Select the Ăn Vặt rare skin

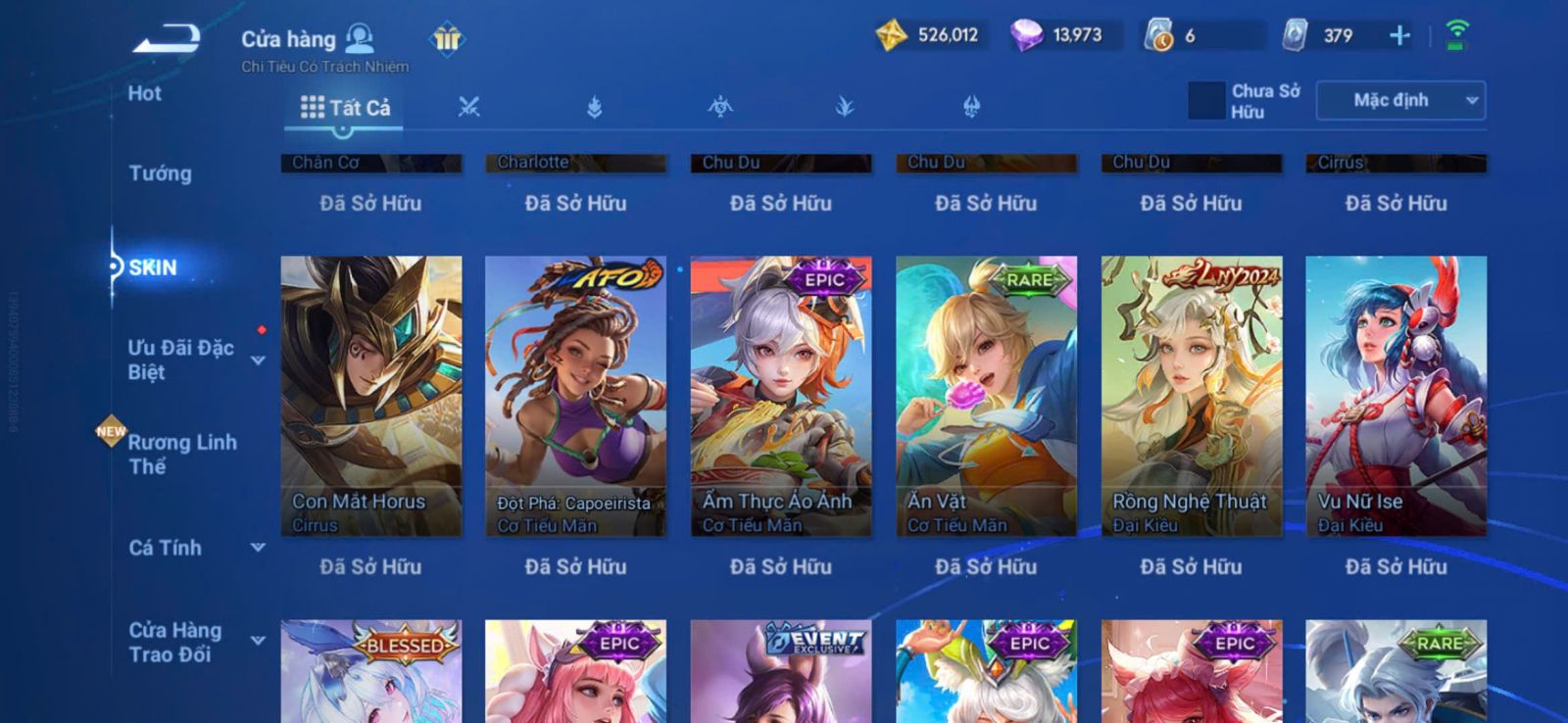click(x=986, y=396)
